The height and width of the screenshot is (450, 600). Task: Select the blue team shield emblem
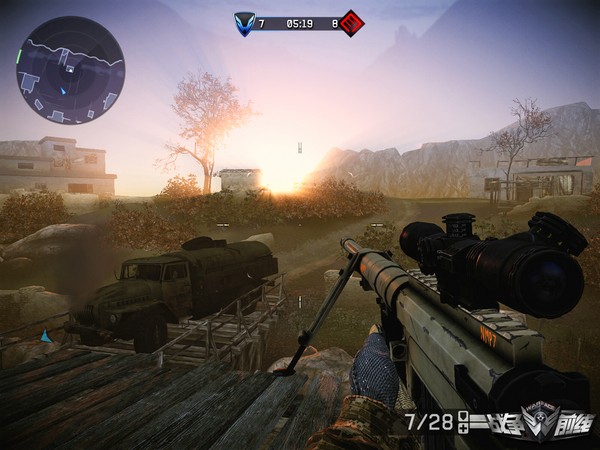244,21
